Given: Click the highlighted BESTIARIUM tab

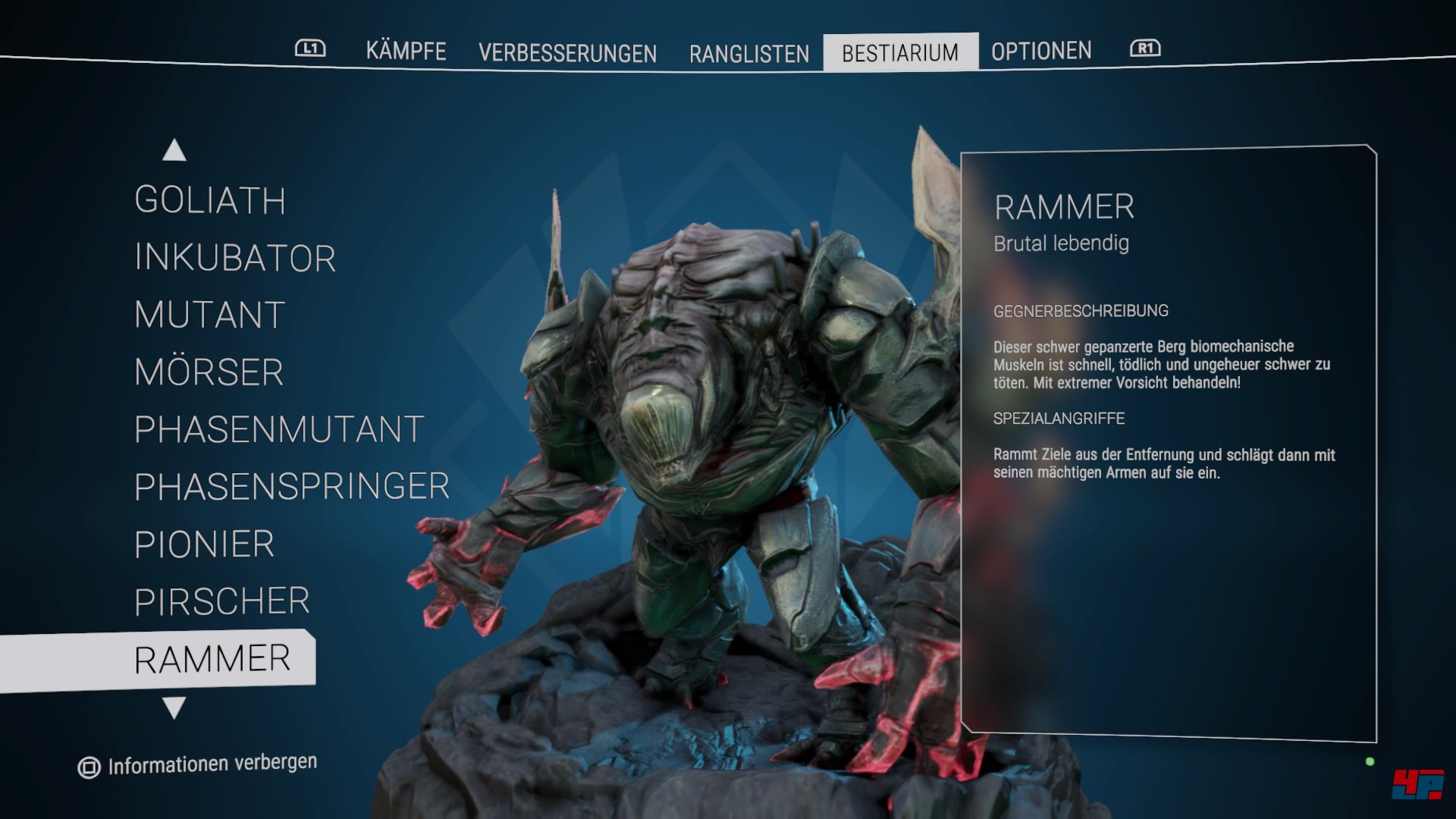Looking at the screenshot, I should [x=901, y=52].
